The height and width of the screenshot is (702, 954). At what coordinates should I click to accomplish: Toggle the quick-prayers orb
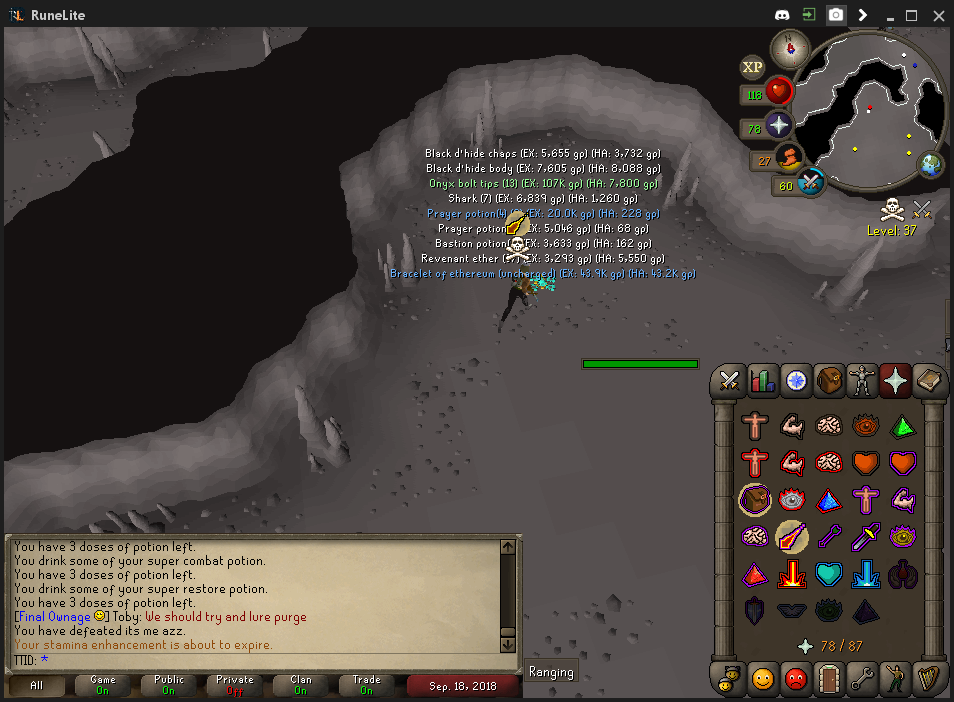click(779, 125)
